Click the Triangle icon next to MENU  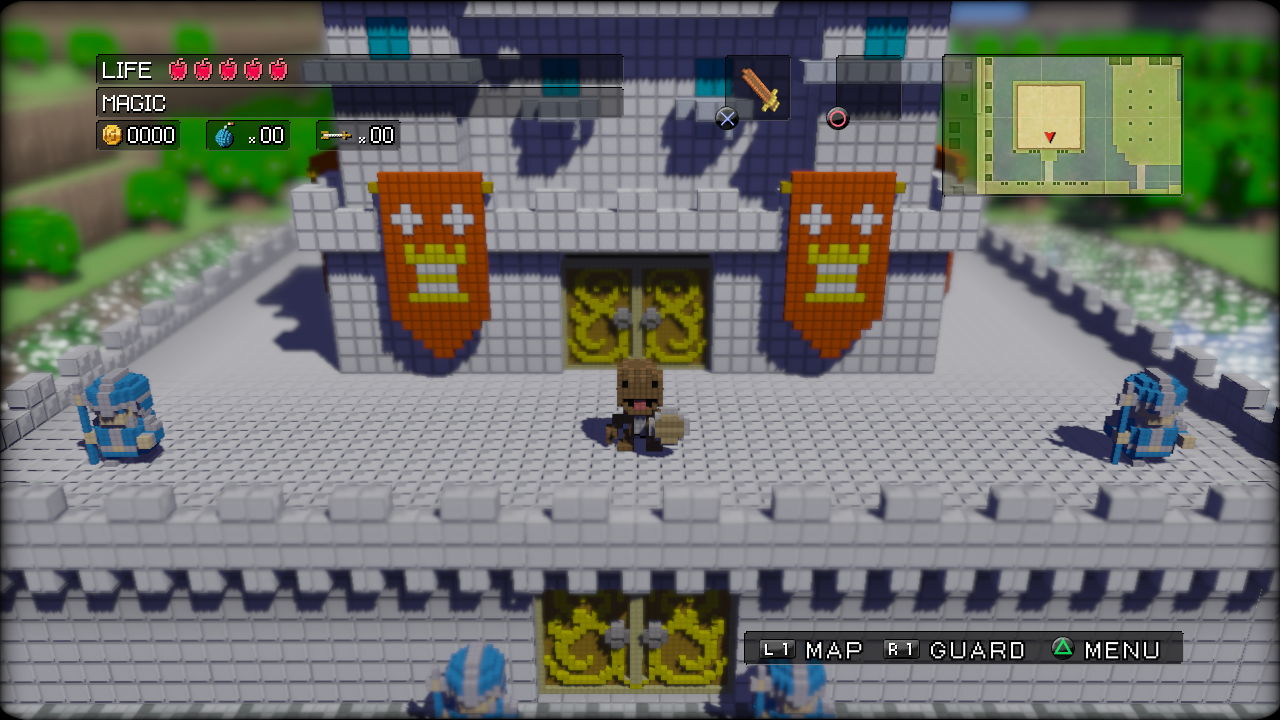(1065, 649)
